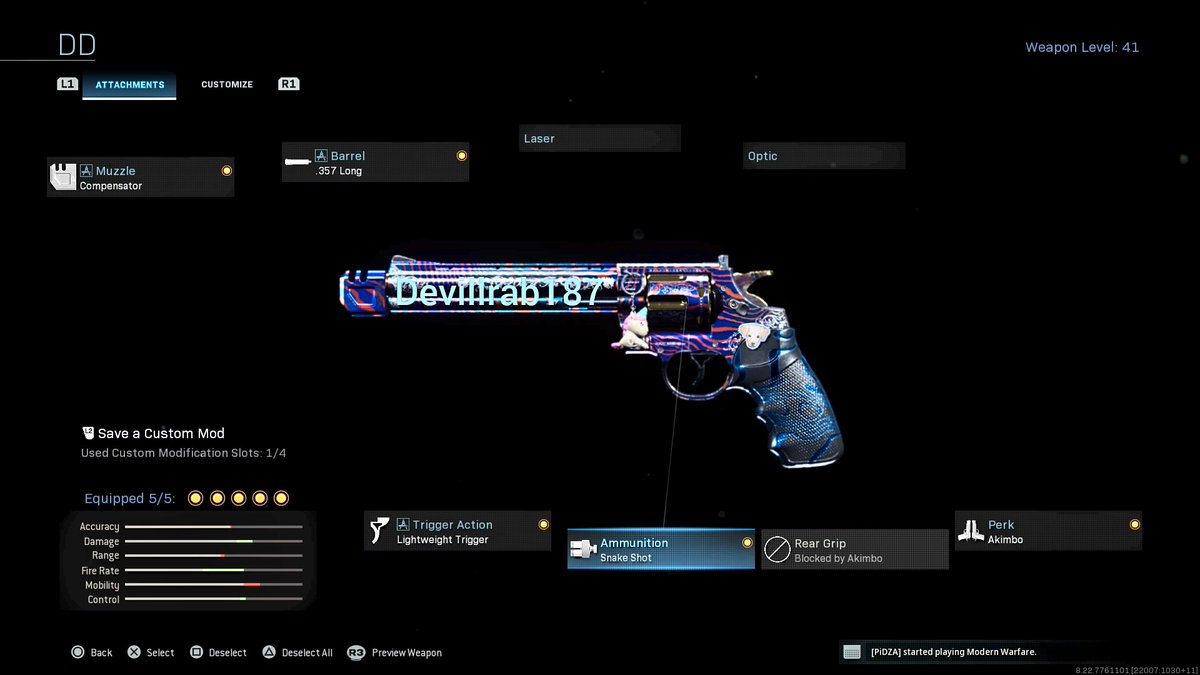Select the Trigger Action Lightweight Trigger slot

pos(457,531)
